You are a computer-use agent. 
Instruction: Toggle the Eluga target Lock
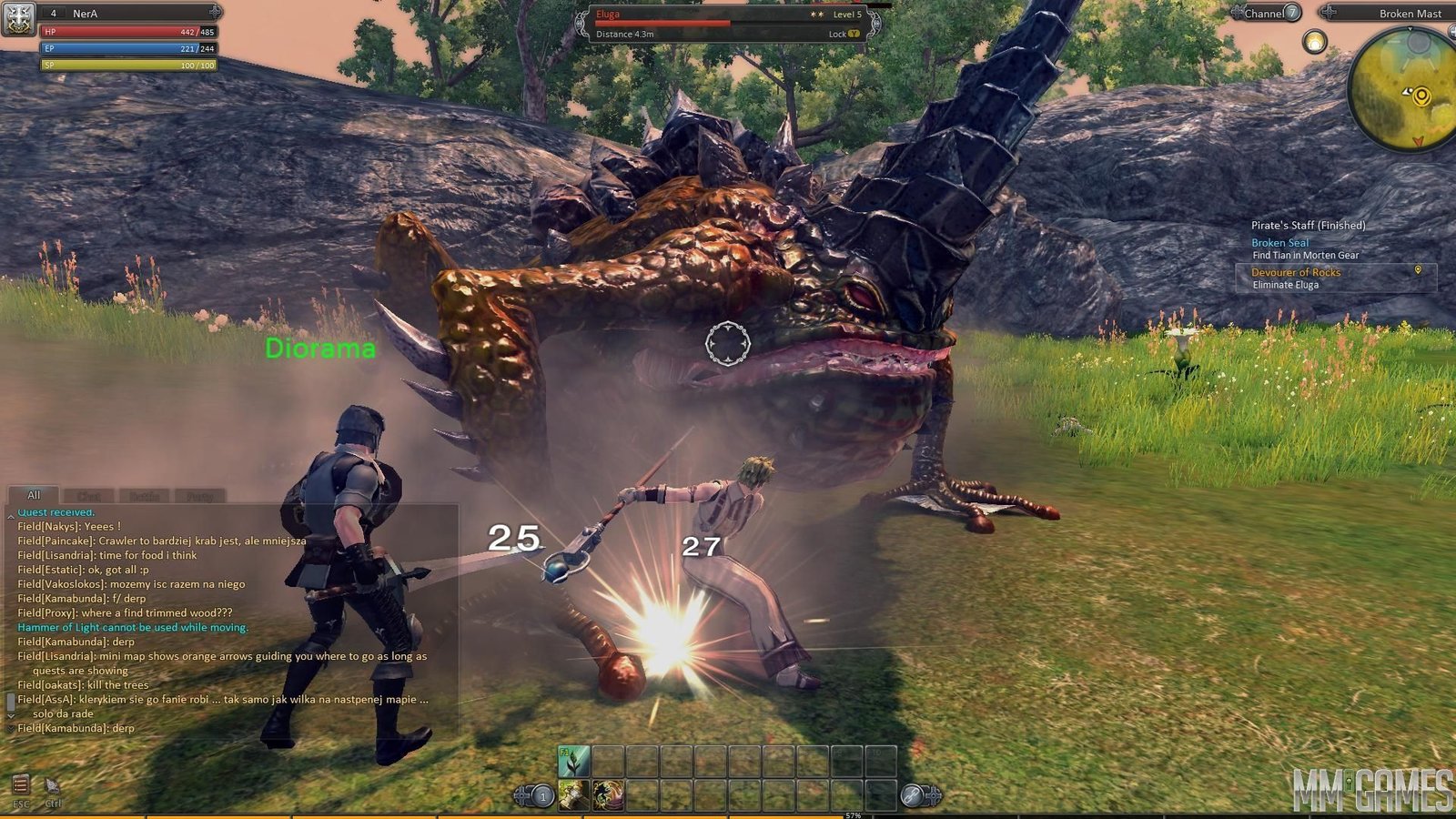(844, 34)
